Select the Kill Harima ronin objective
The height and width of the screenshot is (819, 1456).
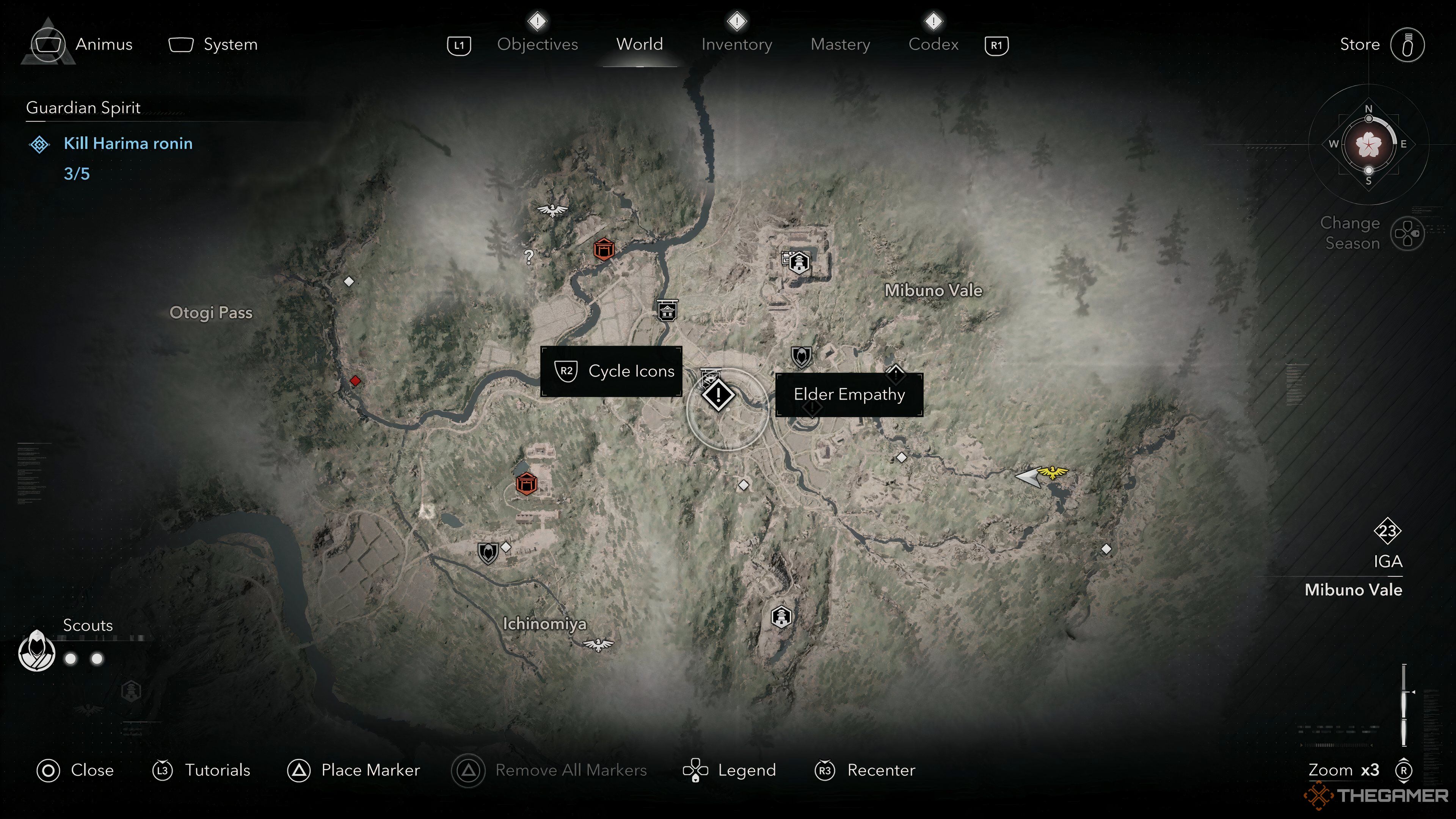[128, 144]
